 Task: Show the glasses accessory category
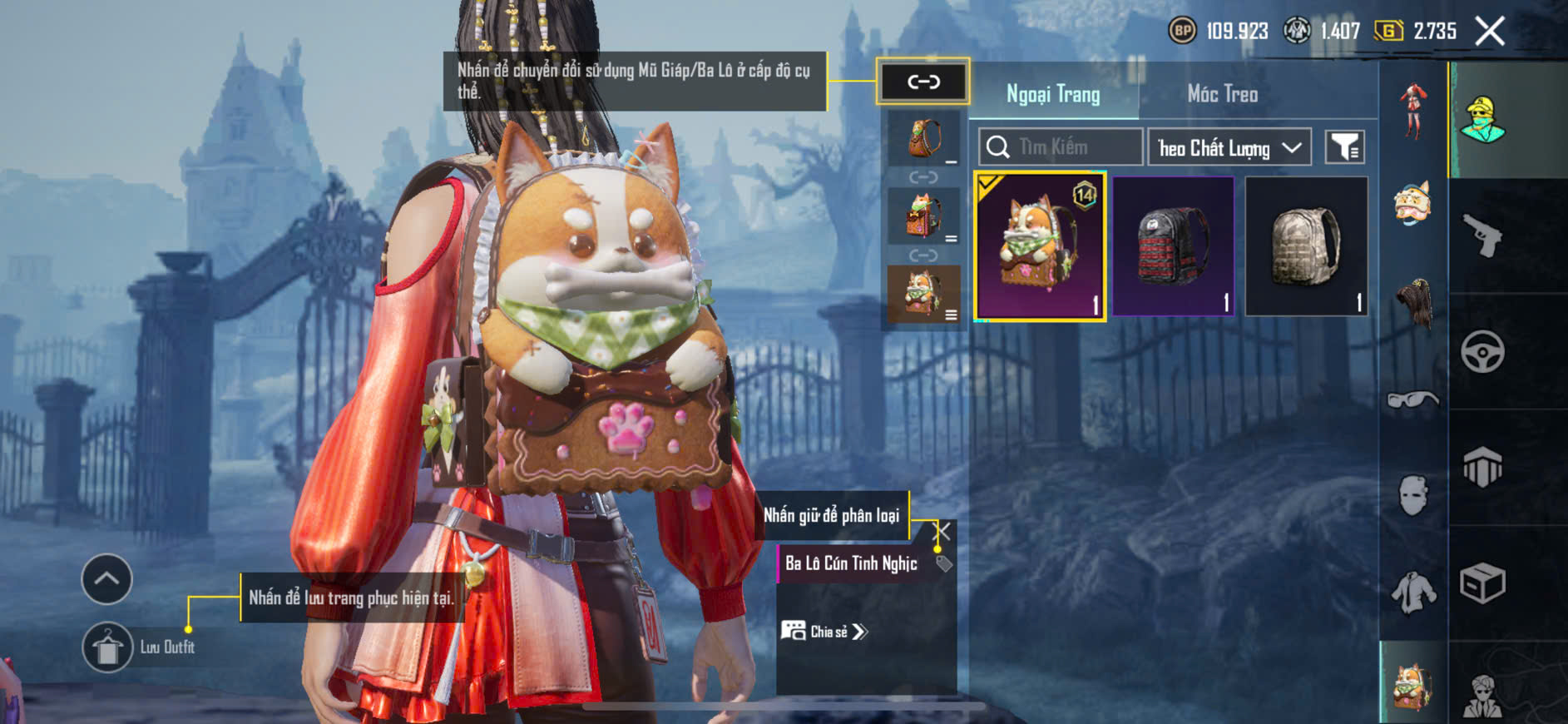(1412, 400)
